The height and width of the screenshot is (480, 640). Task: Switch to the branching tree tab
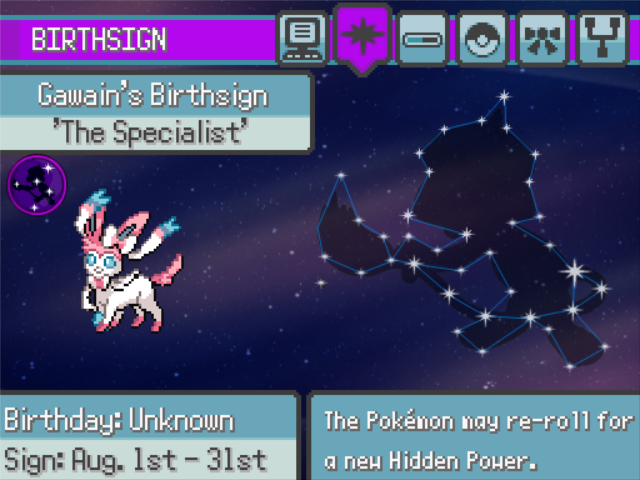click(x=600, y=38)
